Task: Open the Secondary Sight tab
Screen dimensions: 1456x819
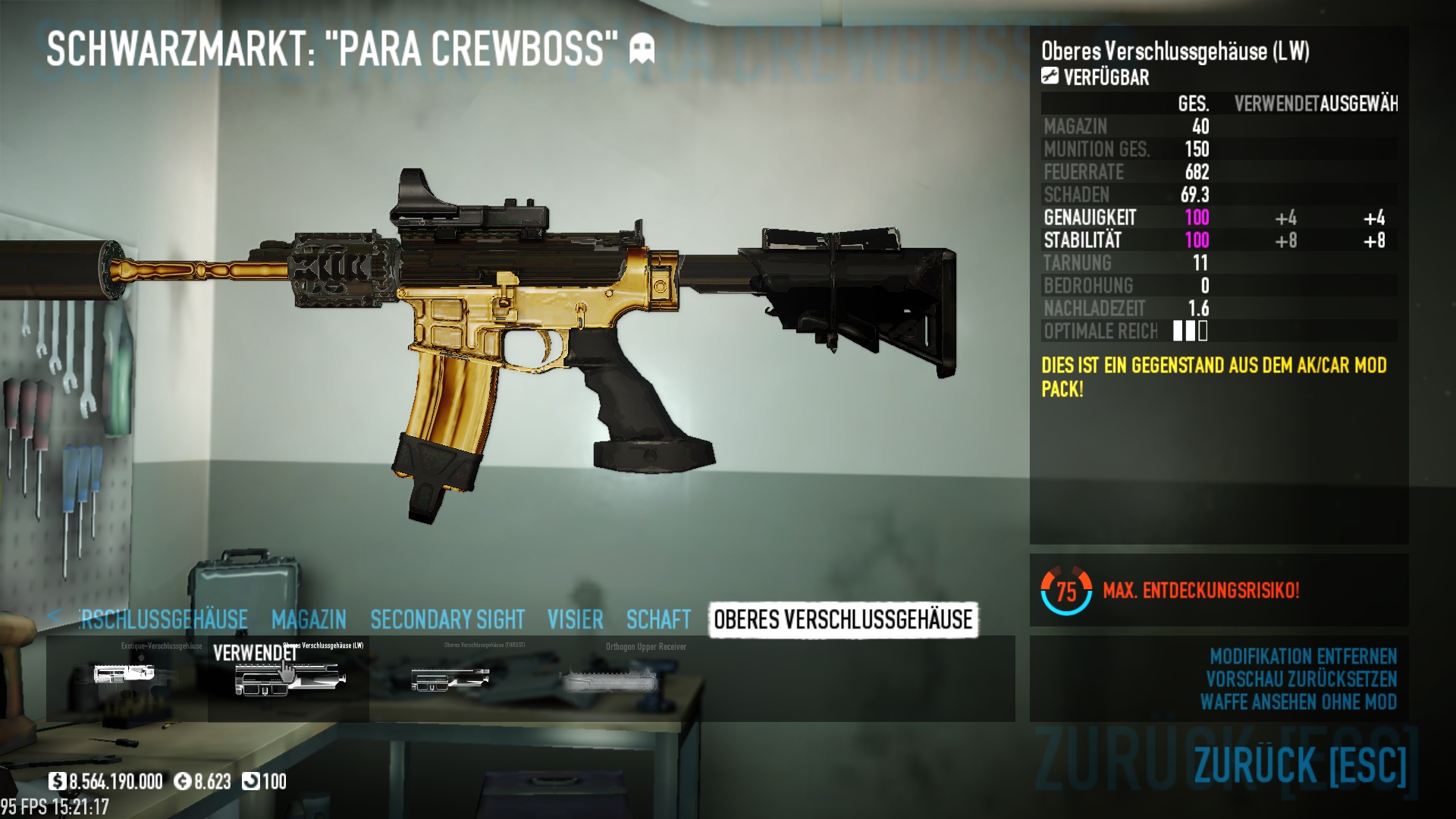Action: (x=447, y=620)
